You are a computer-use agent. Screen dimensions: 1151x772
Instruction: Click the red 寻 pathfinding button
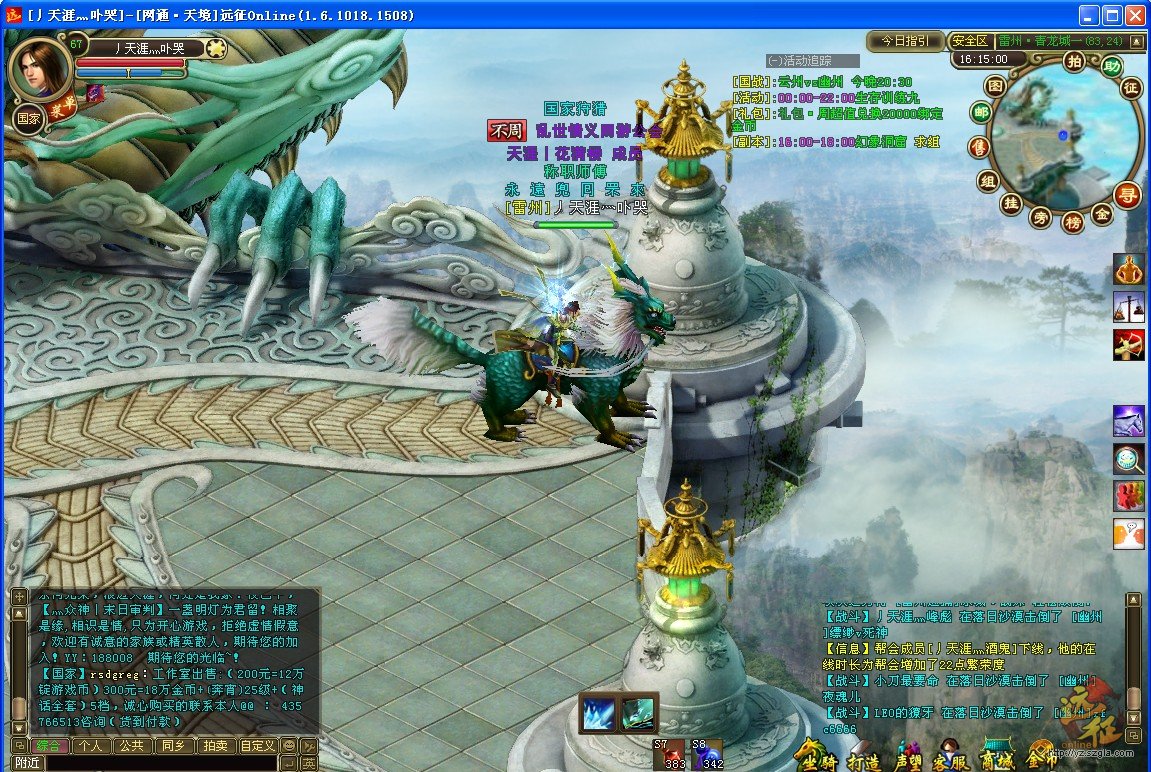click(1128, 195)
